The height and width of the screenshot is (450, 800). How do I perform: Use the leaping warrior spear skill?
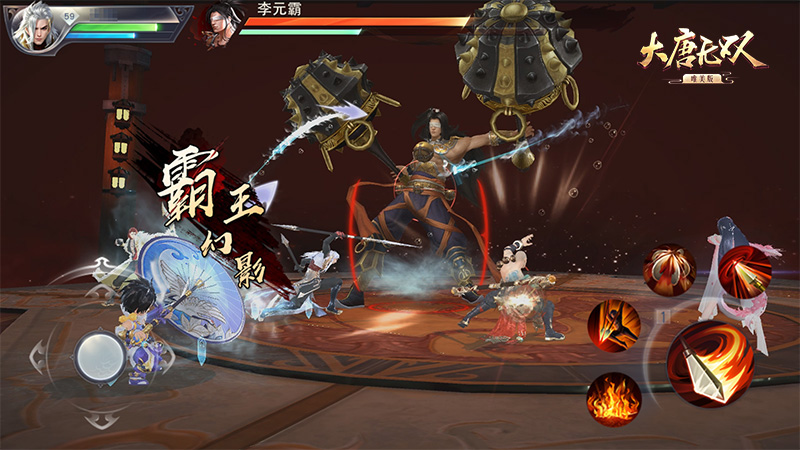613,325
